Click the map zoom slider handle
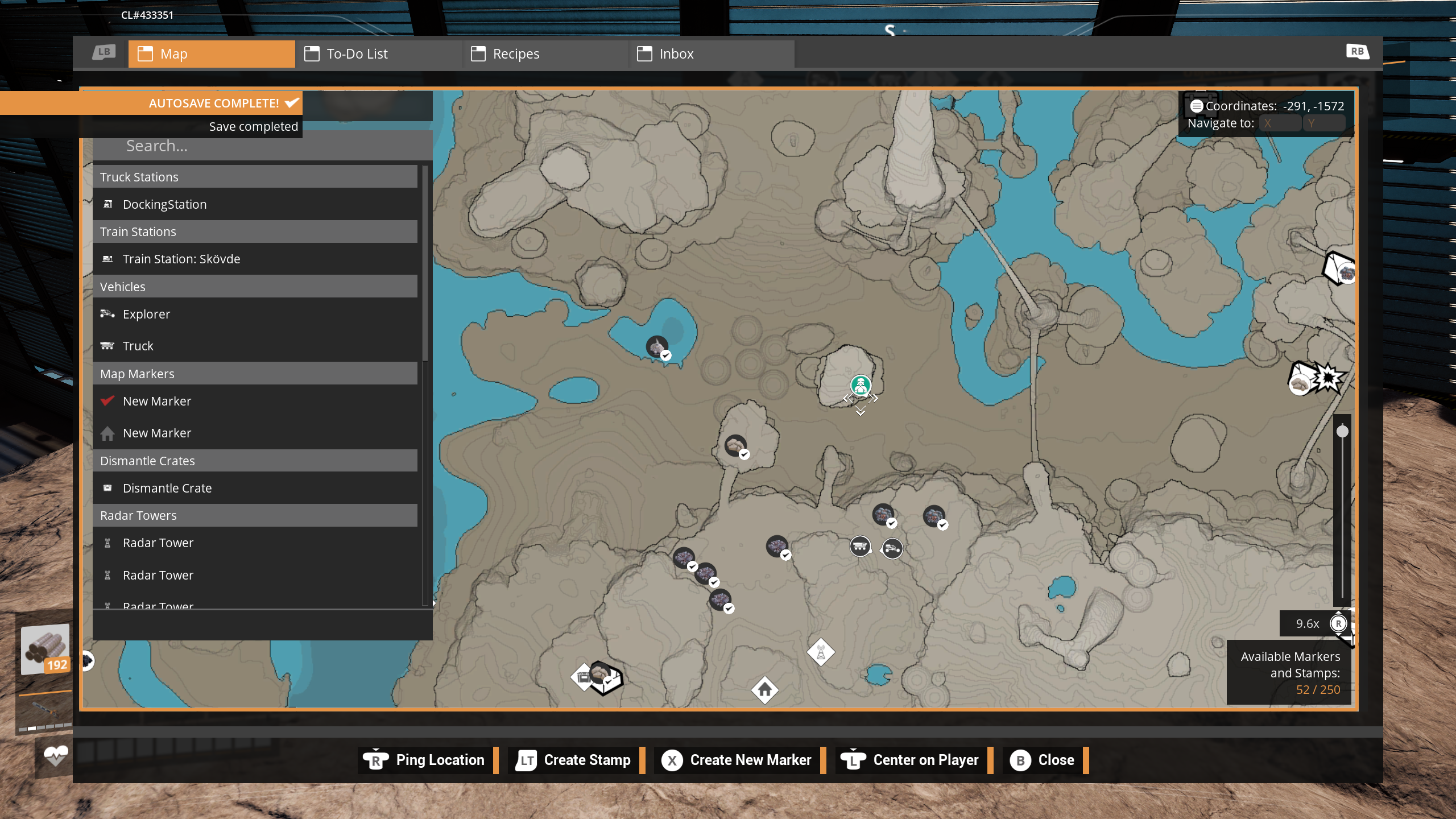Viewport: 1456px width, 819px height. click(1342, 431)
